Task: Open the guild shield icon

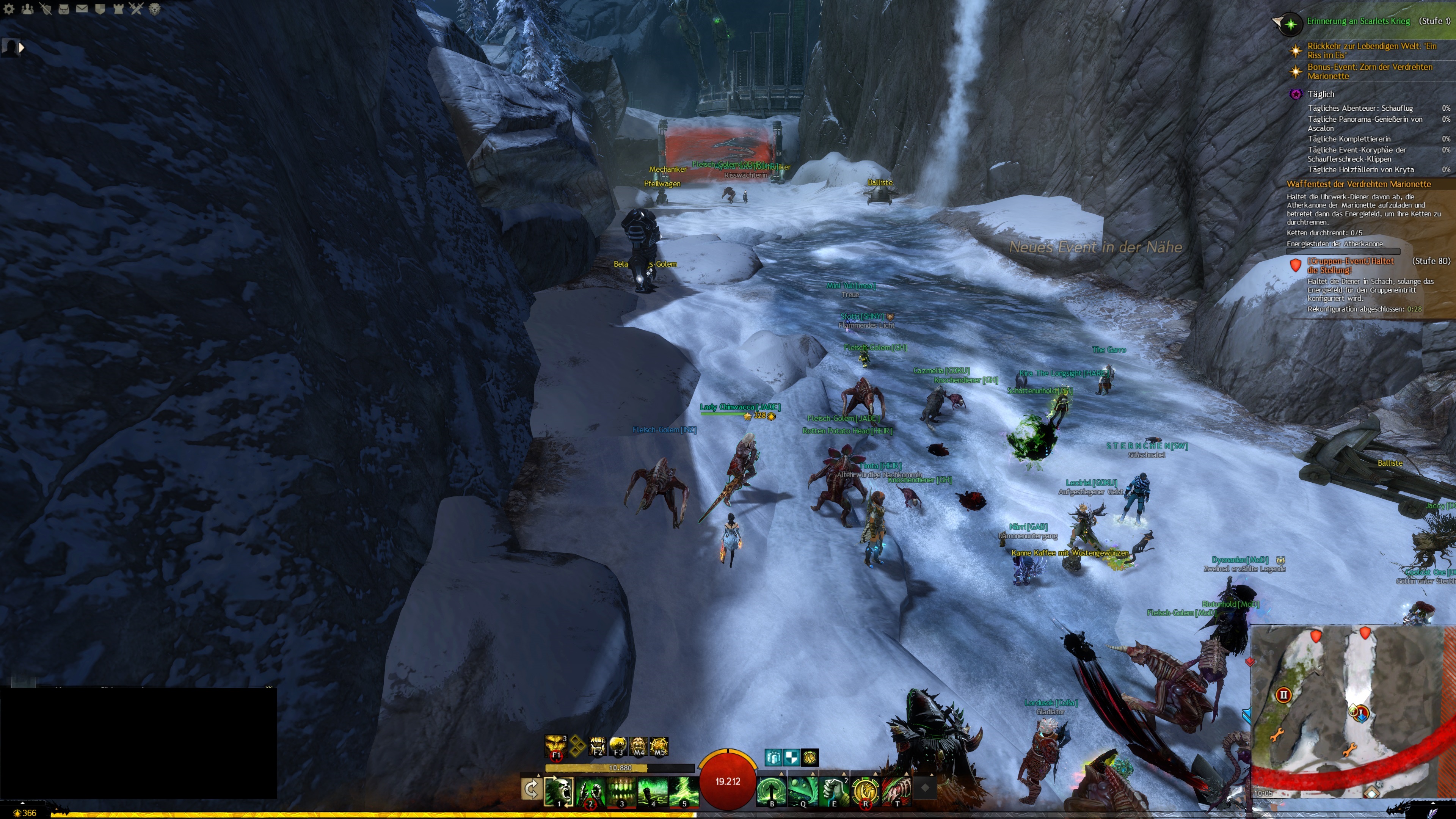Action: [x=100, y=8]
